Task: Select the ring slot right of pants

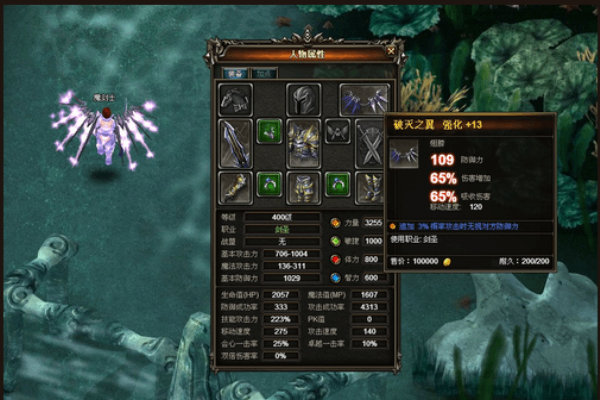Action: click(x=337, y=185)
